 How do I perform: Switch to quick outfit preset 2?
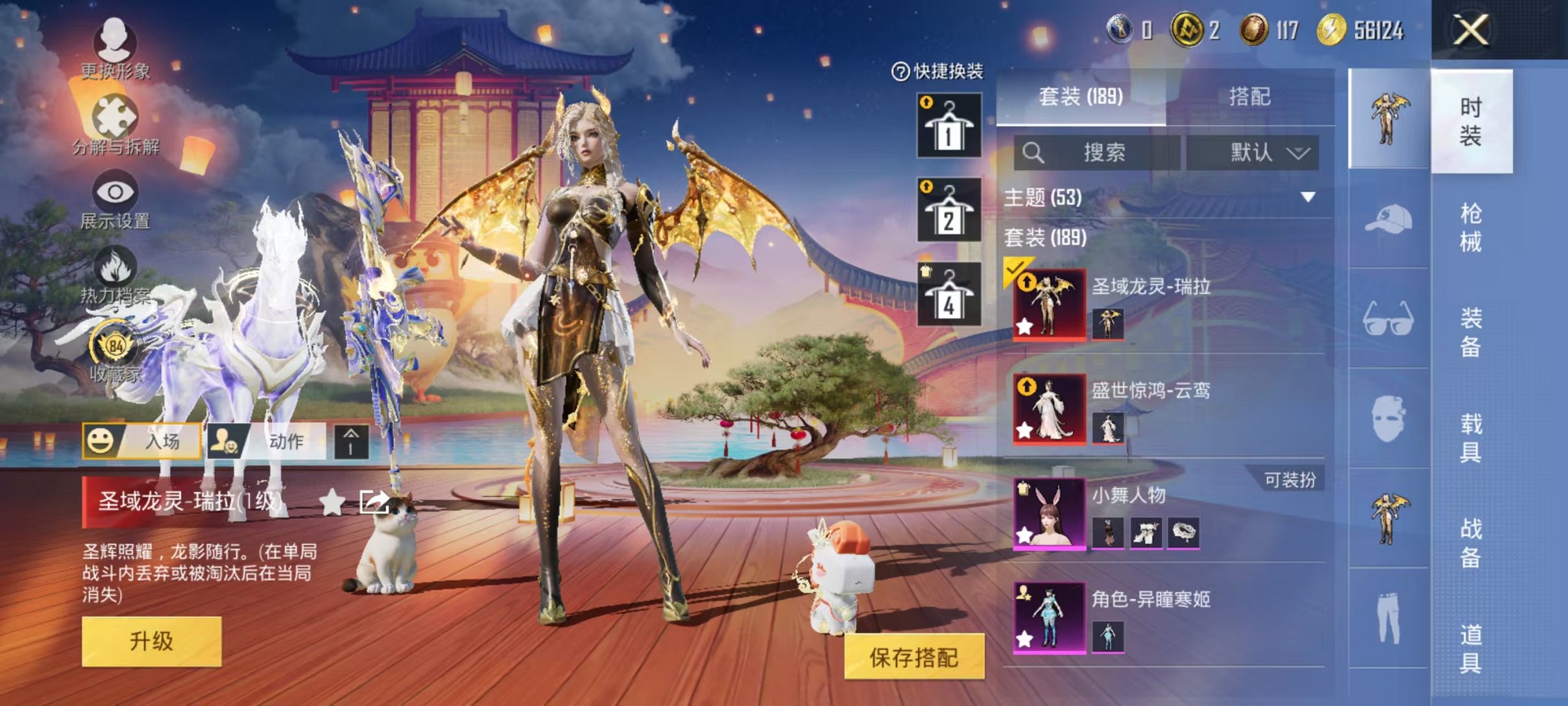click(948, 210)
